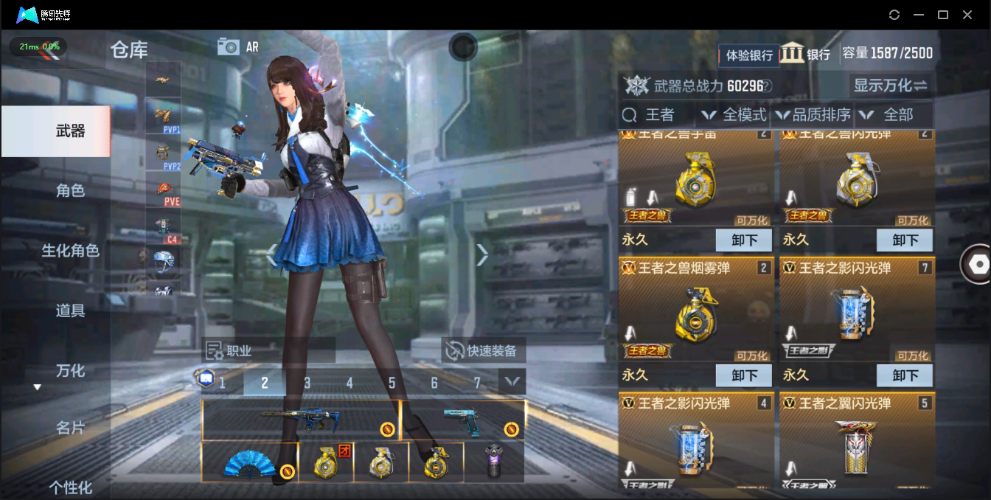The image size is (991, 500).
Task: Open the 名片 category
Action: pyautogui.click(x=70, y=428)
